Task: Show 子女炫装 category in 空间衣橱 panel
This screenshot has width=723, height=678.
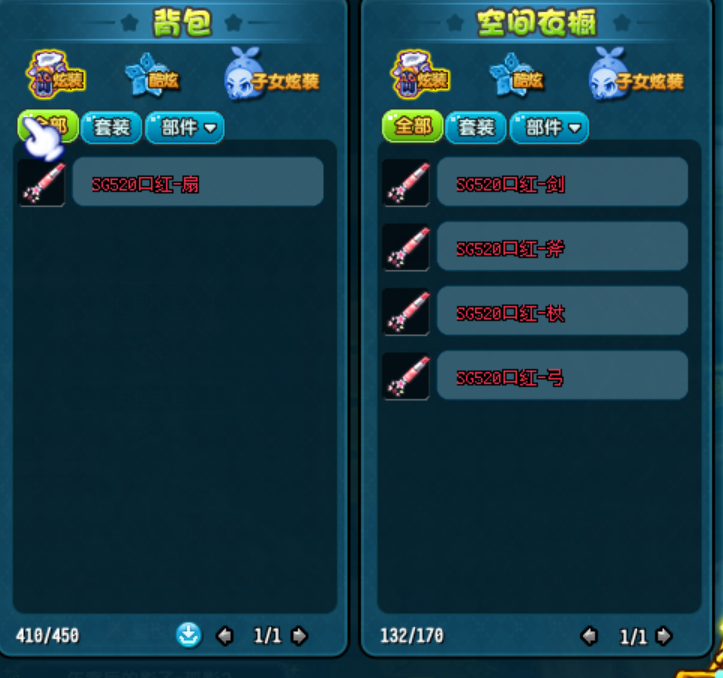Action: (636, 75)
